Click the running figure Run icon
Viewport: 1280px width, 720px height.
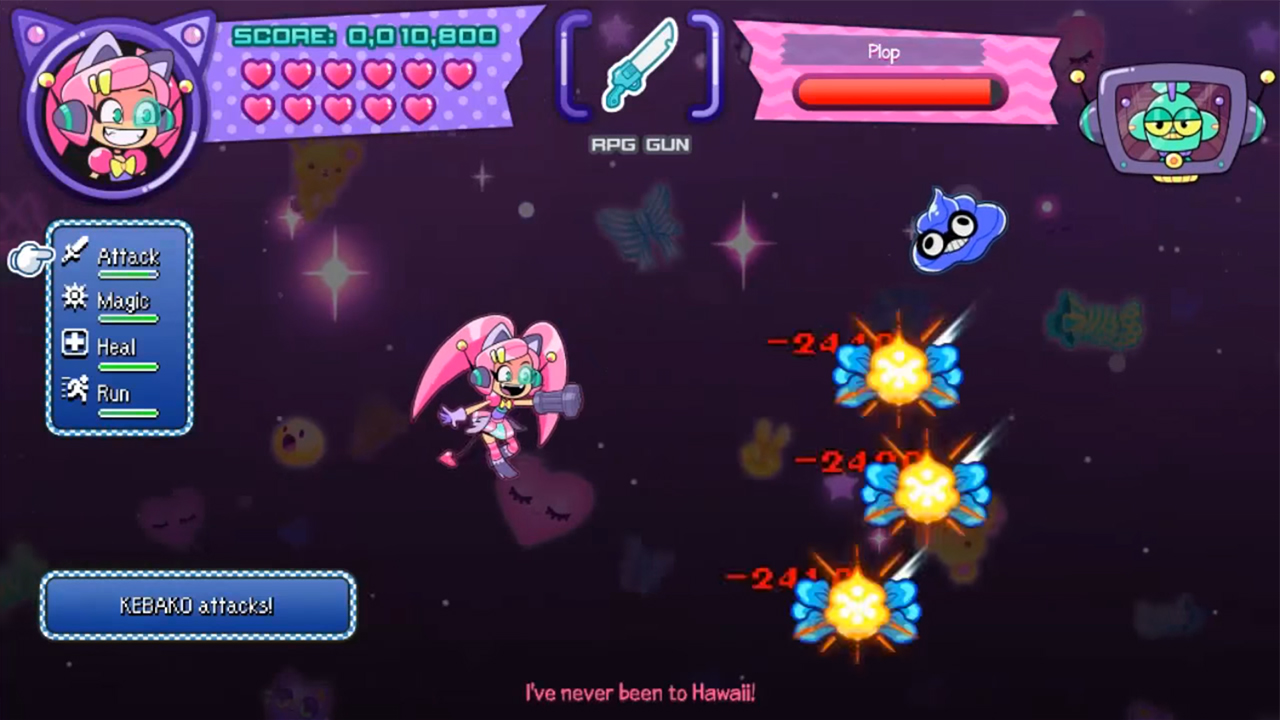pos(75,391)
